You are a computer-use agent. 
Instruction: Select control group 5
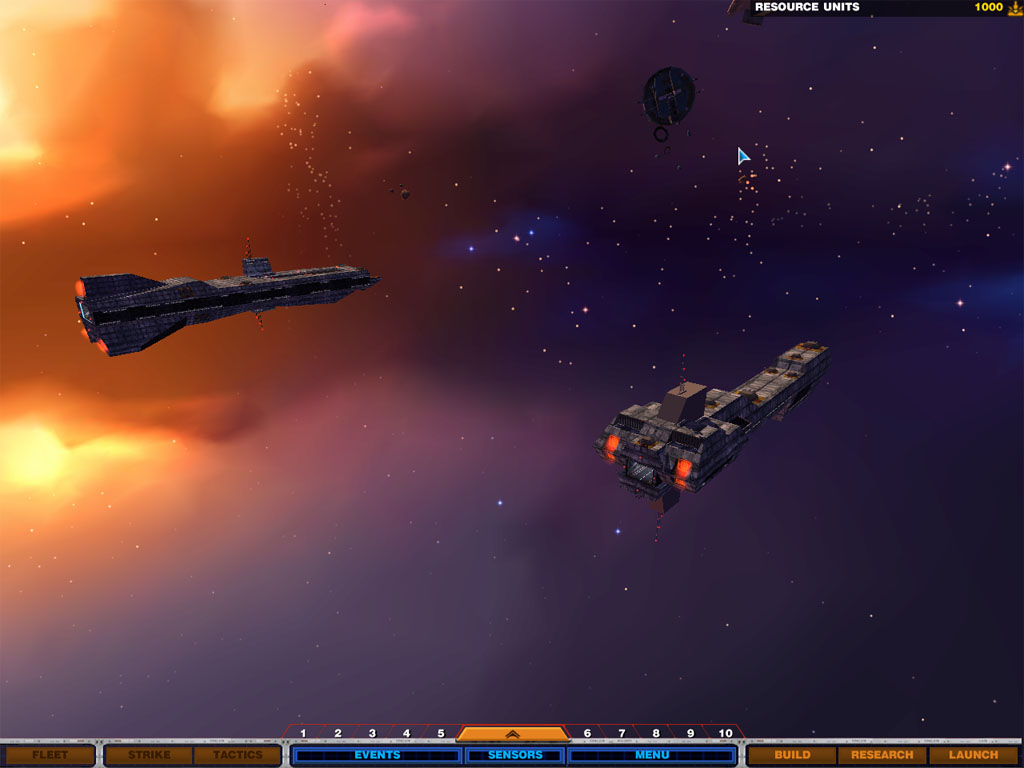click(440, 734)
